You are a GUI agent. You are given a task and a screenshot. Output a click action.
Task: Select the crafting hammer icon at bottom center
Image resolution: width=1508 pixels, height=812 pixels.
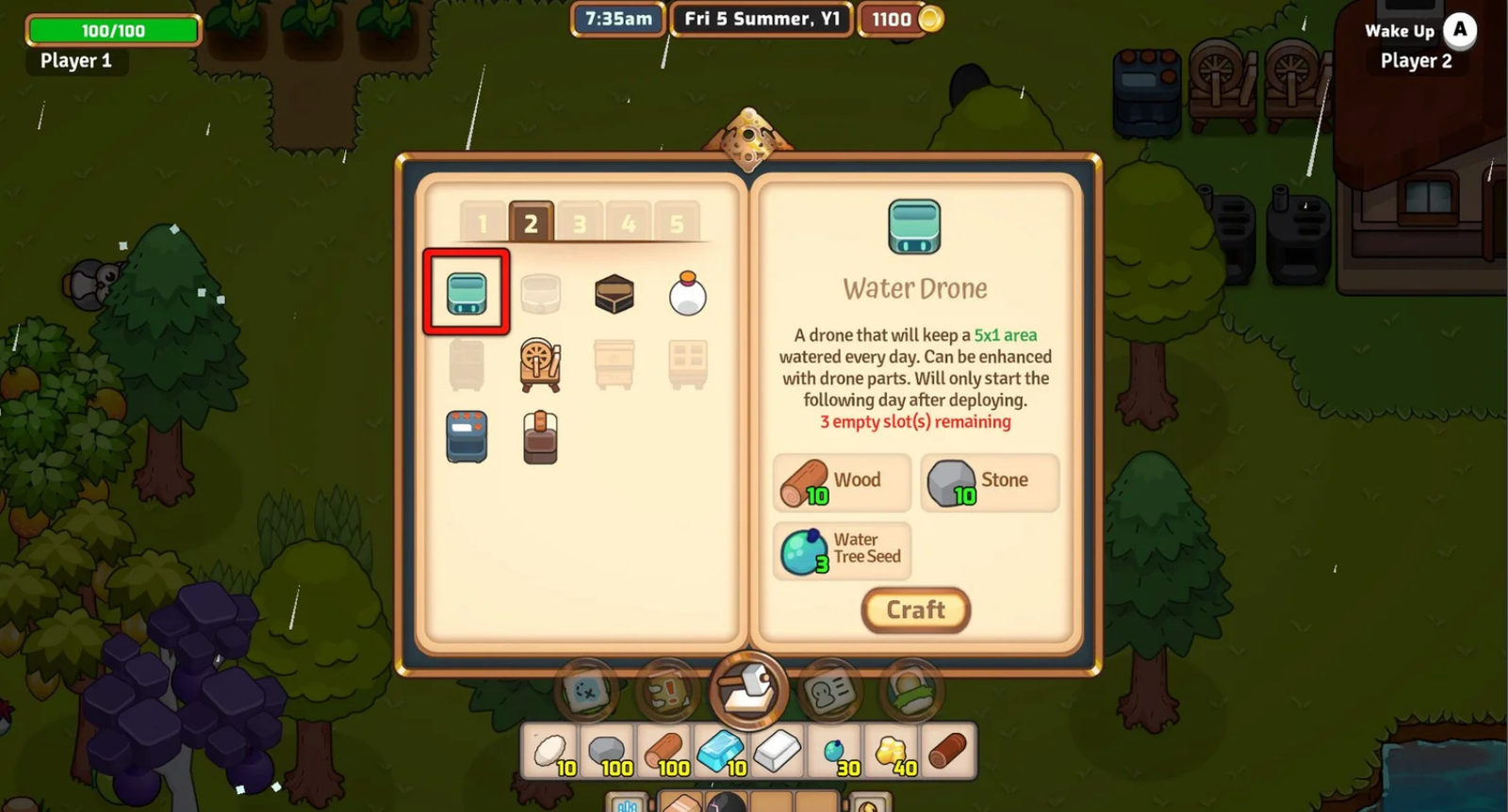click(747, 690)
